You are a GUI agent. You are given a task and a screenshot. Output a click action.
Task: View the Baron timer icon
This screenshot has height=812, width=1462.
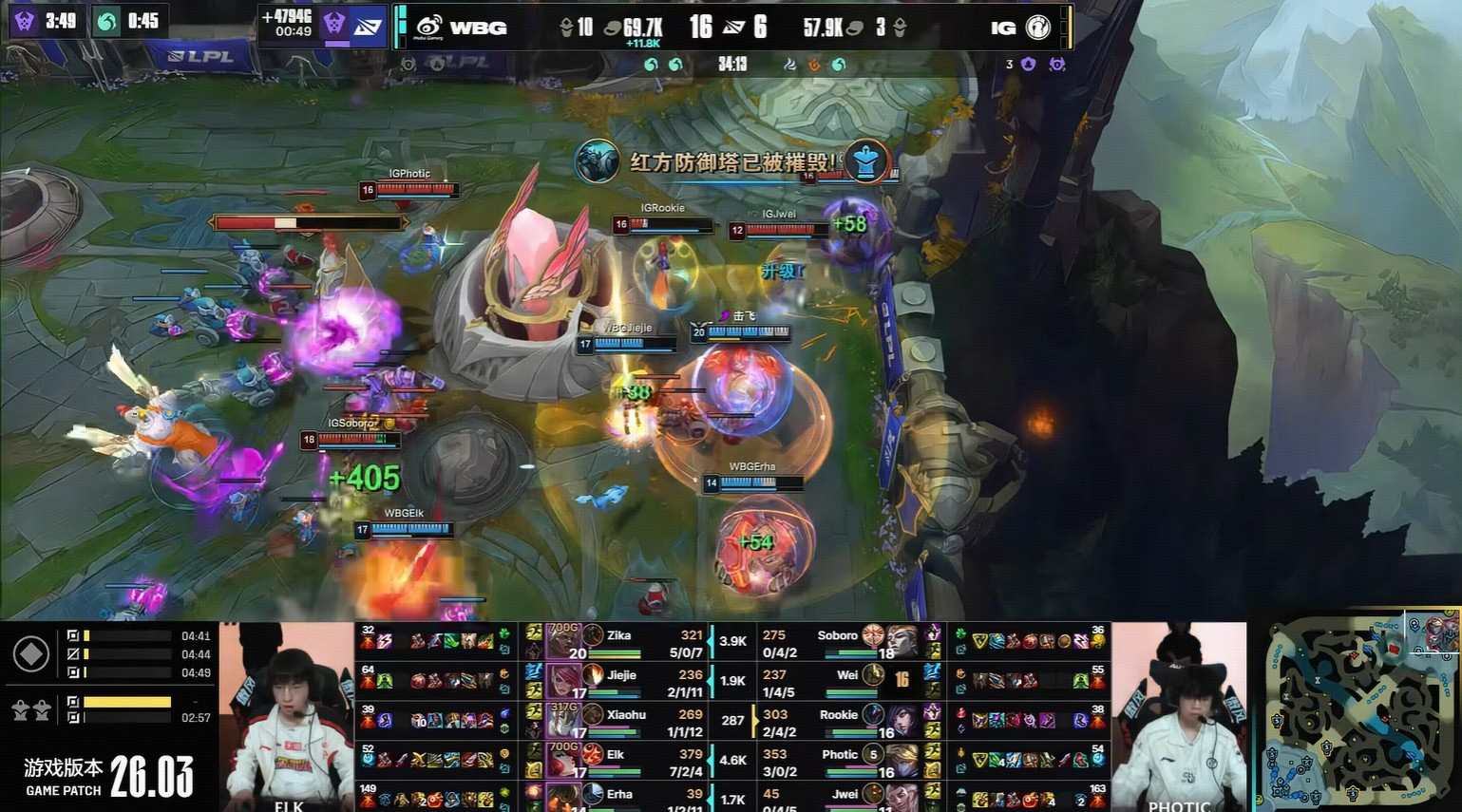tap(25, 21)
